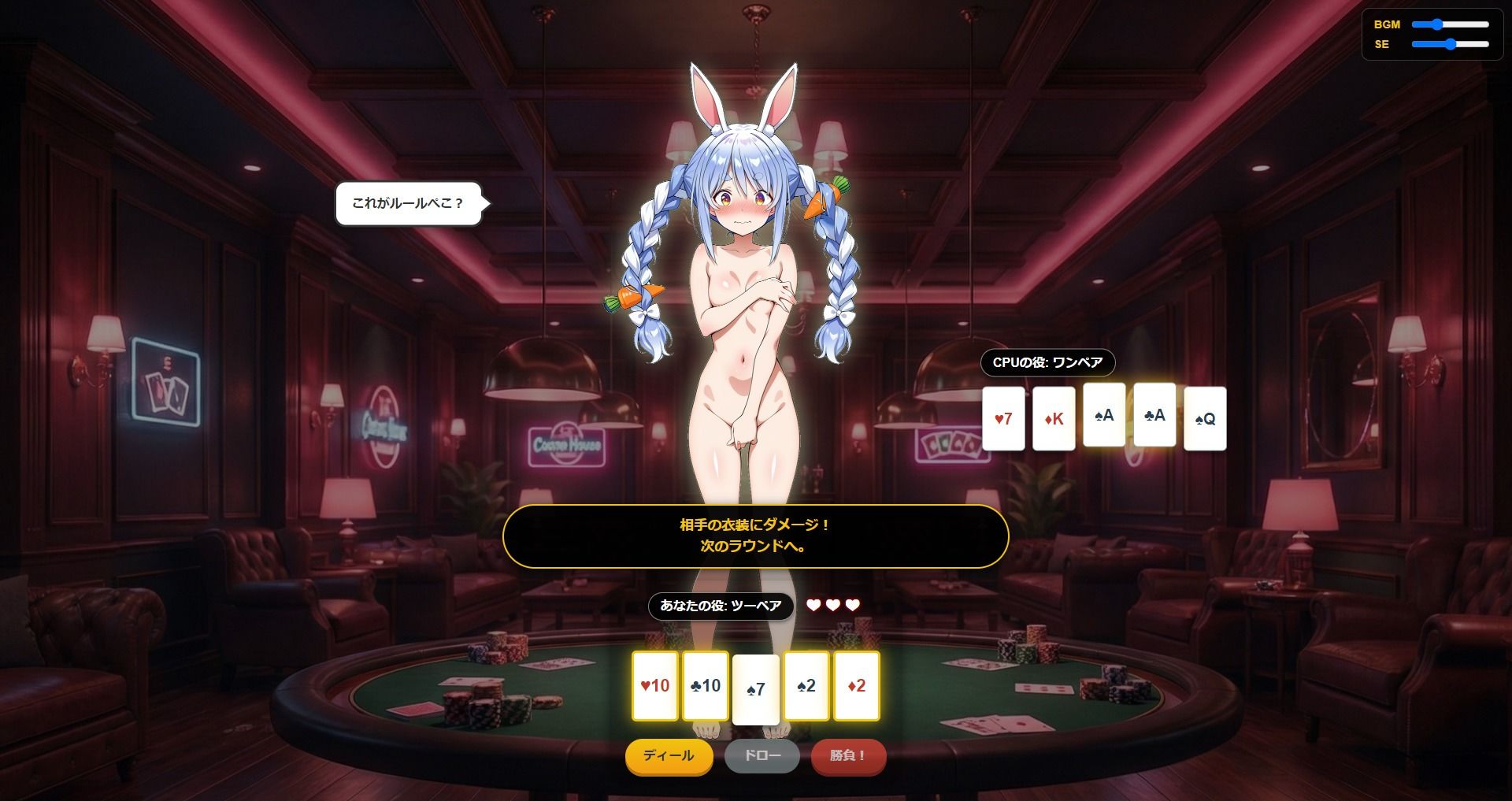Toggle the ♠2 card selection for drawing
1512x801 pixels.
806,686
